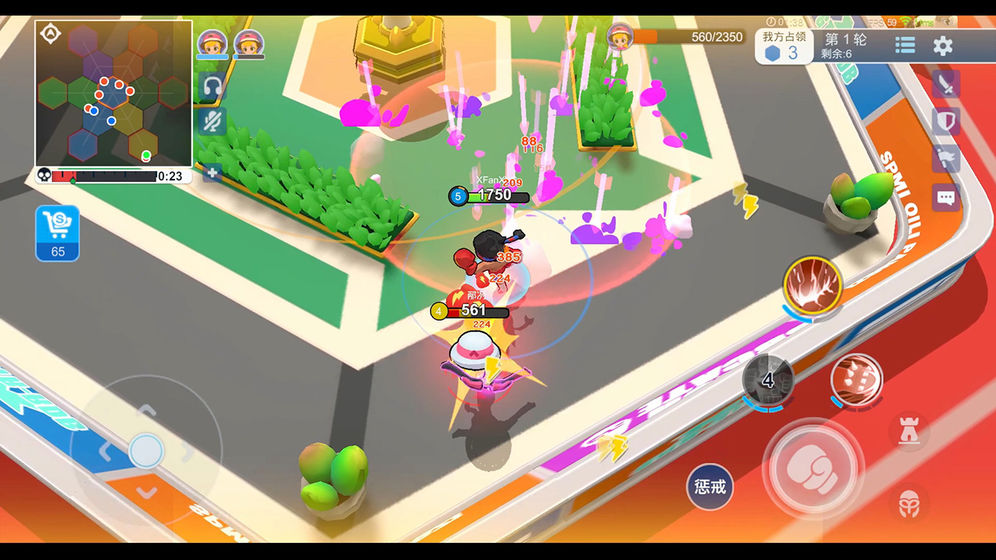Activate the flurry punch skill icon
Screen dimensions: 996x560
[x=856, y=380]
